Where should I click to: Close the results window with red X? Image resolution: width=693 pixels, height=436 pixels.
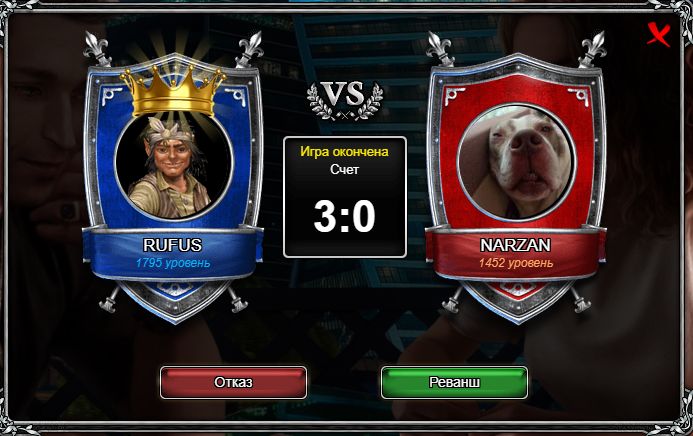coord(659,36)
